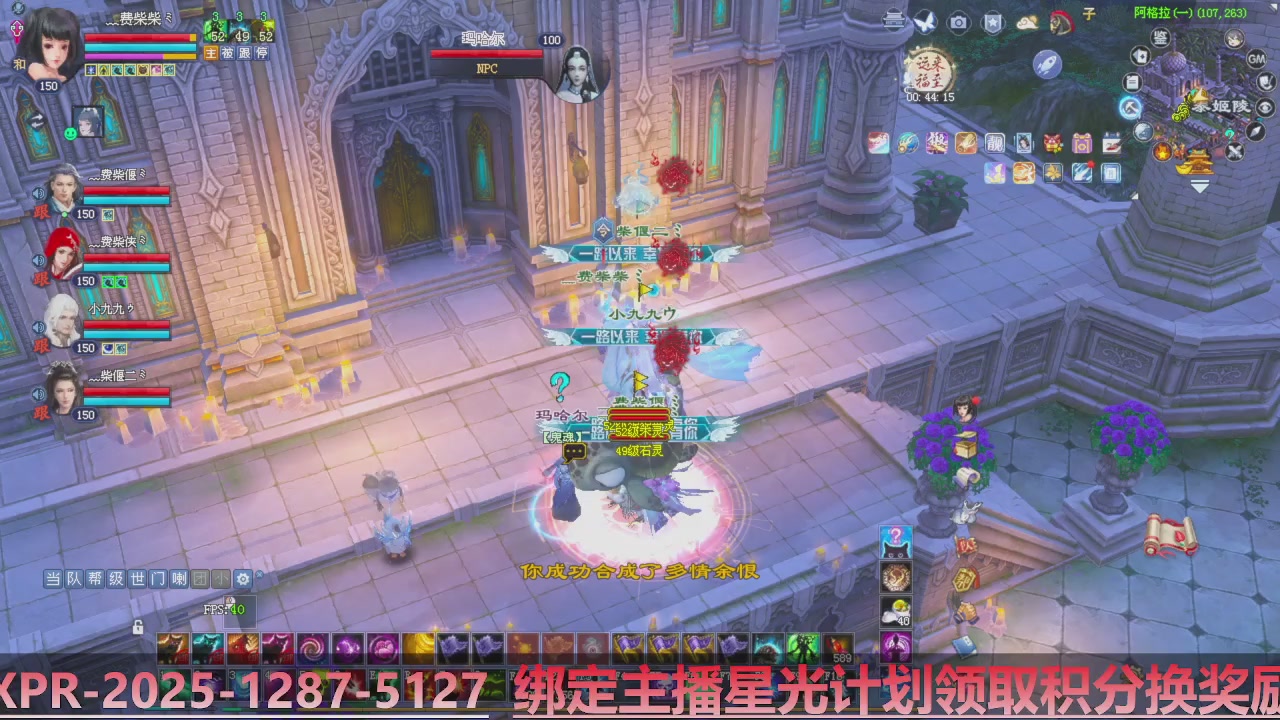1280x720 pixels.
Task: Open the butterfly wings icon top bar
Action: tap(926, 21)
